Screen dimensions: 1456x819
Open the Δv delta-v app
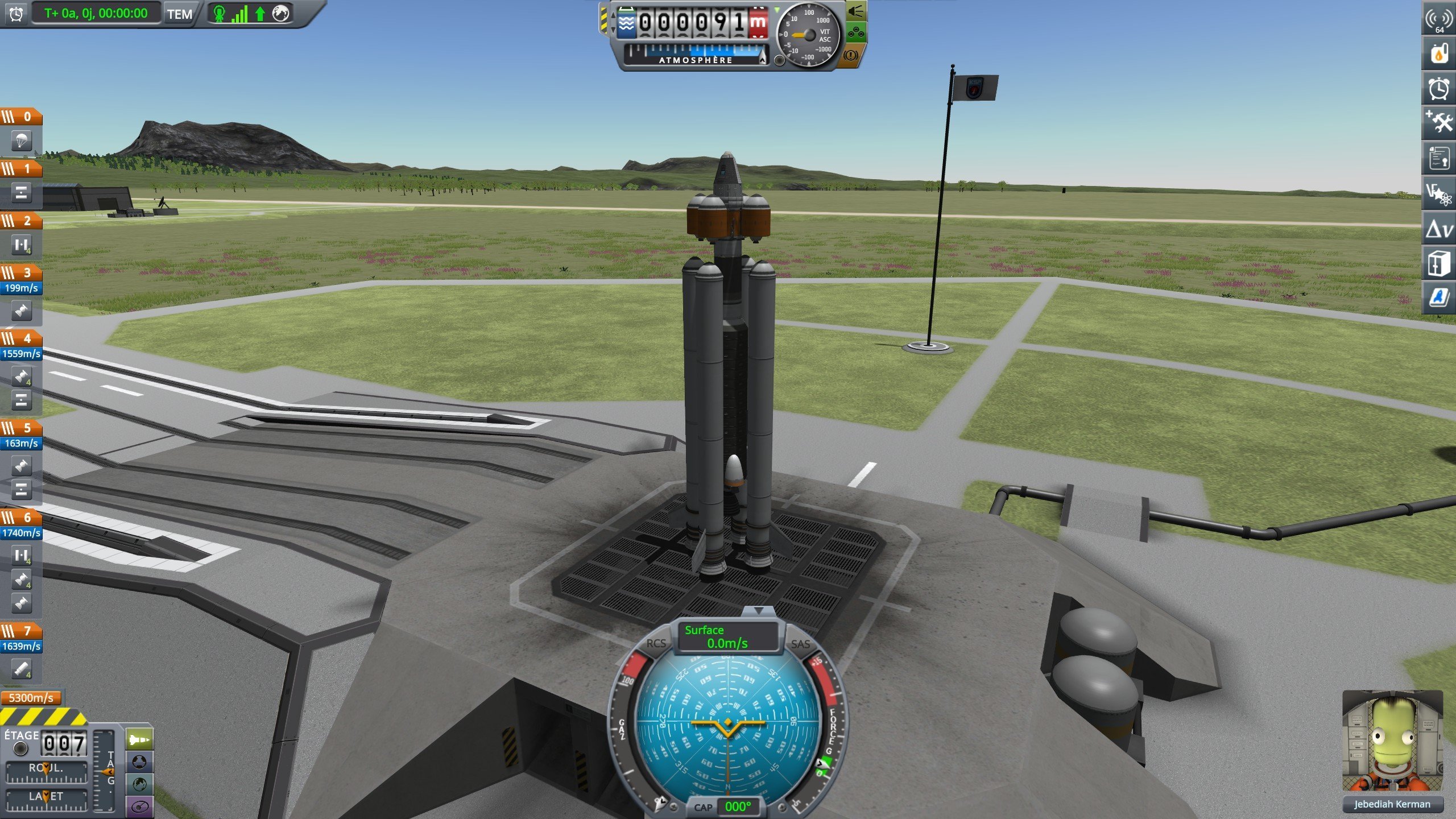1438,229
